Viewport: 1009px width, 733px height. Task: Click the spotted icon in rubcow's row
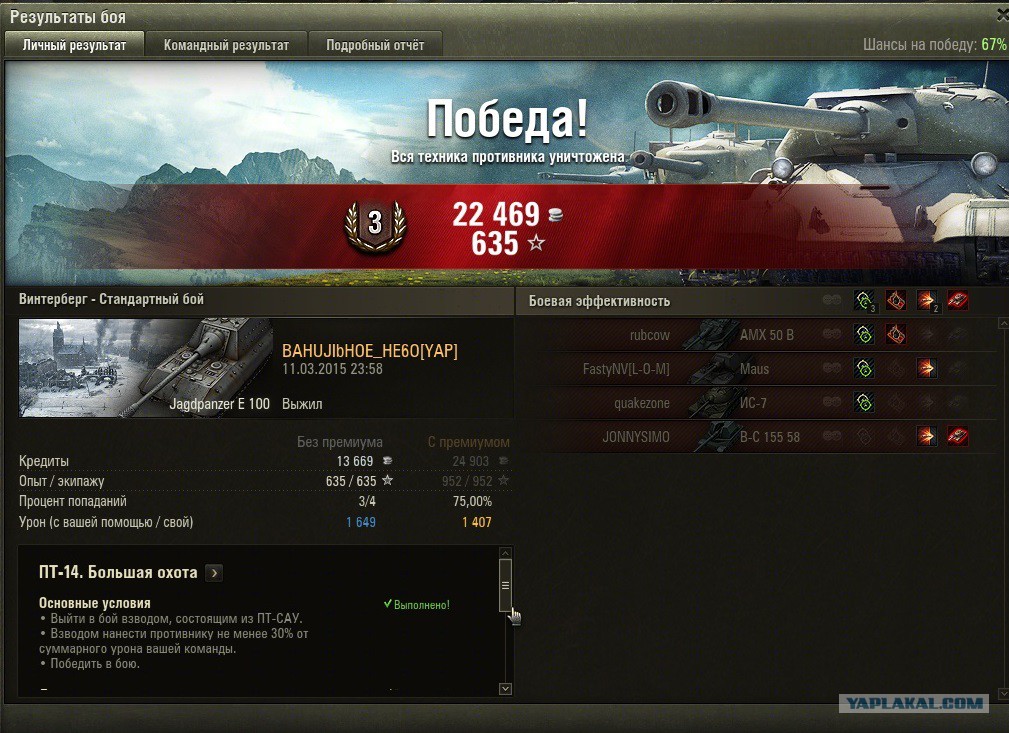pos(863,335)
